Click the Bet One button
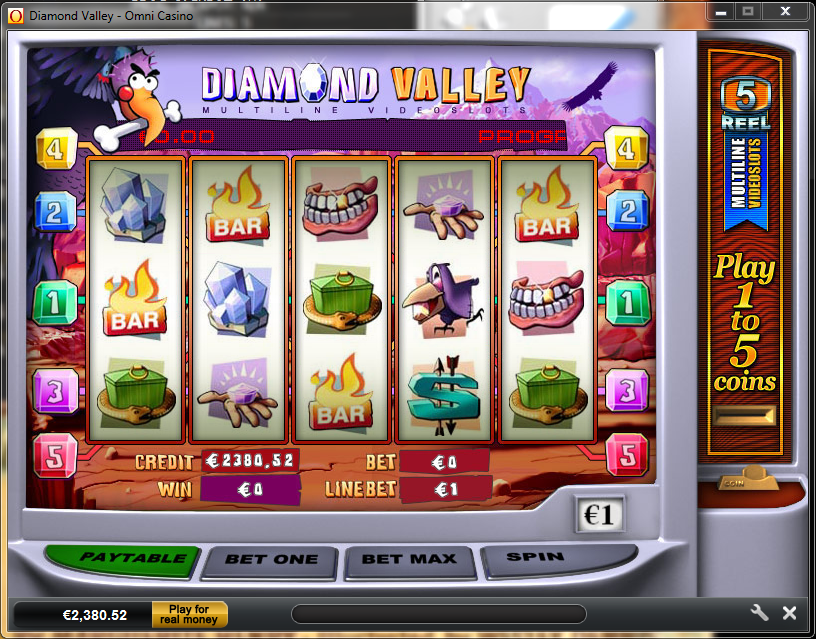 271,559
